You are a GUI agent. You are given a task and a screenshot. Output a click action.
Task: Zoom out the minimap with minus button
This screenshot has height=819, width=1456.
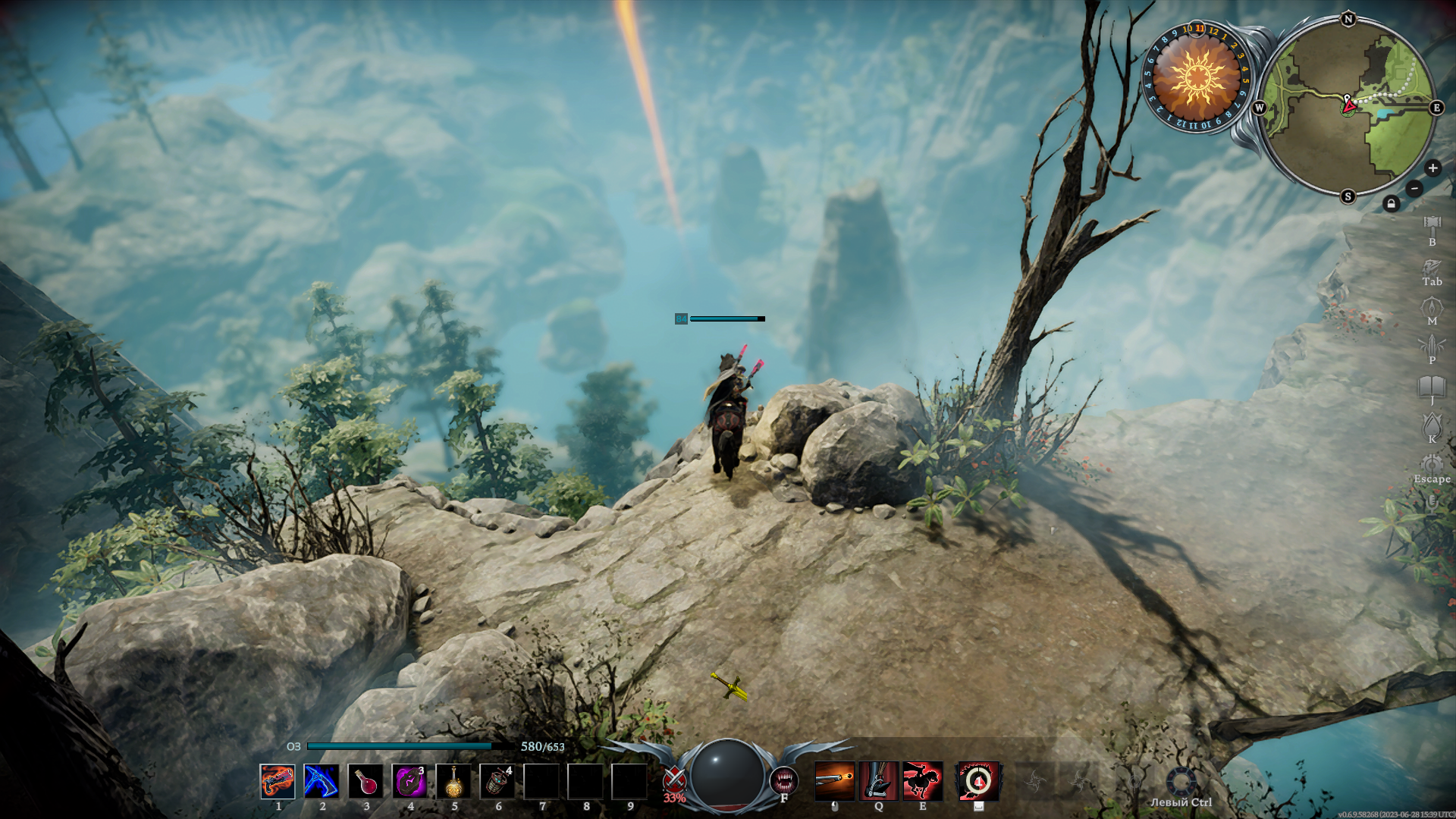pyautogui.click(x=1414, y=188)
